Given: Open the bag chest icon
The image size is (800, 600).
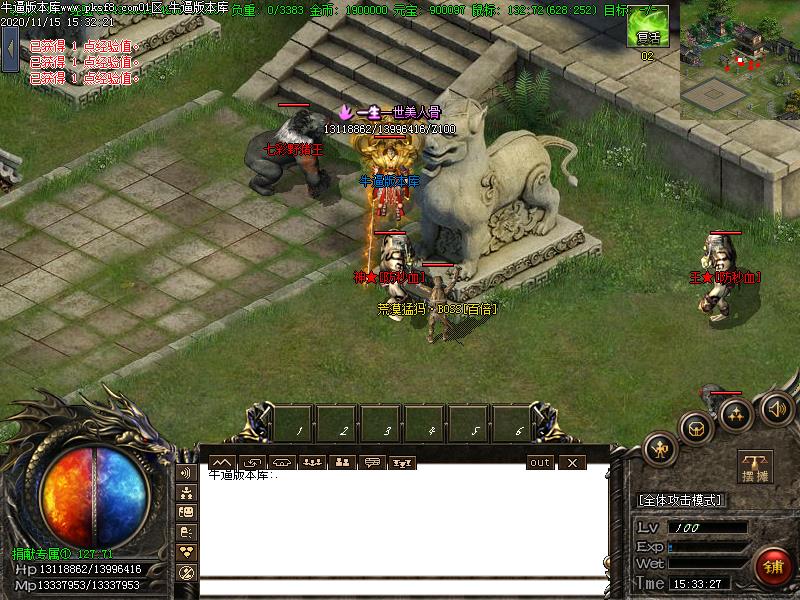Looking at the screenshot, I should click(694, 428).
